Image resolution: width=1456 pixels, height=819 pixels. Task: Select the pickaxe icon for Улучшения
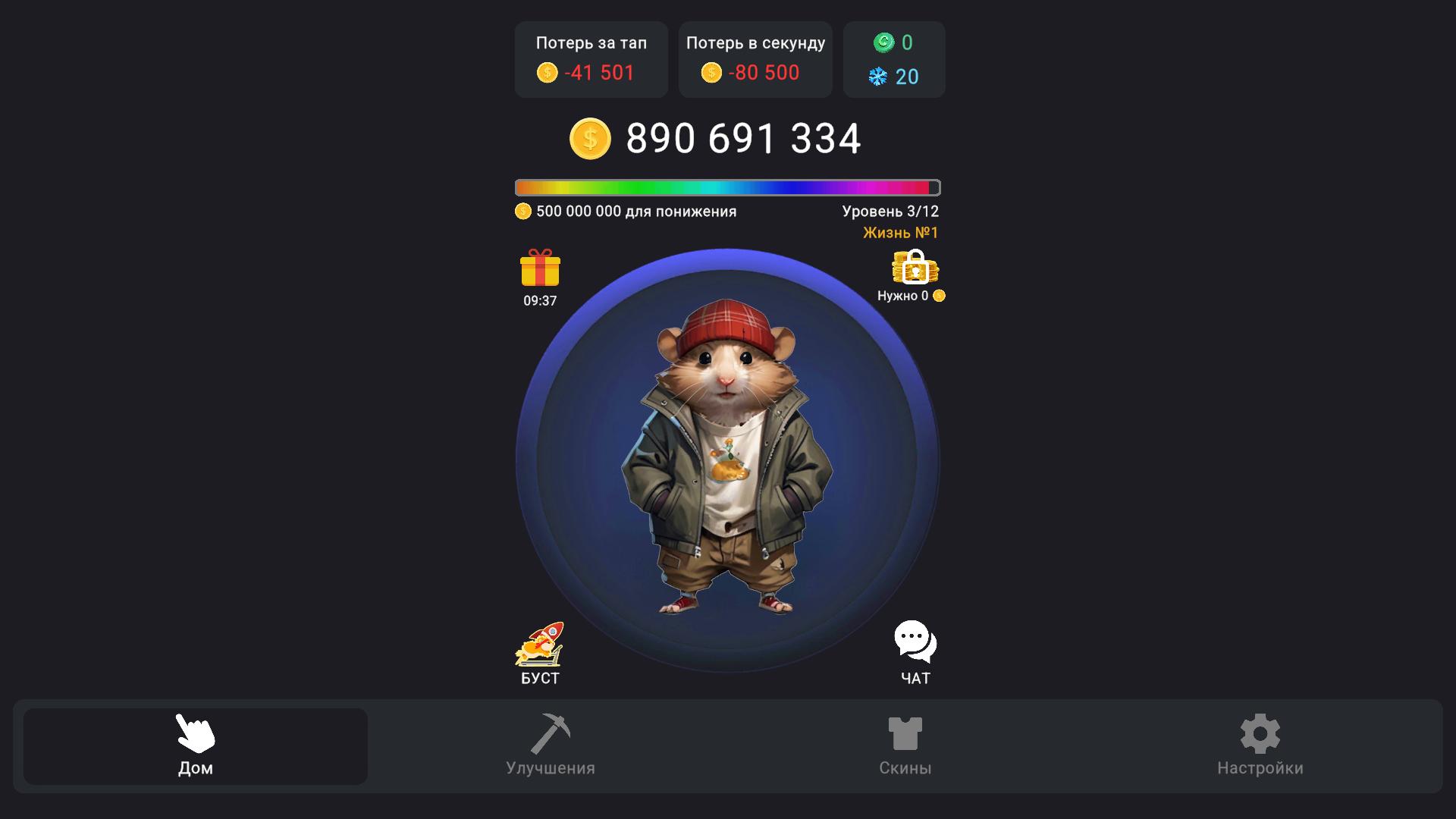click(x=551, y=732)
